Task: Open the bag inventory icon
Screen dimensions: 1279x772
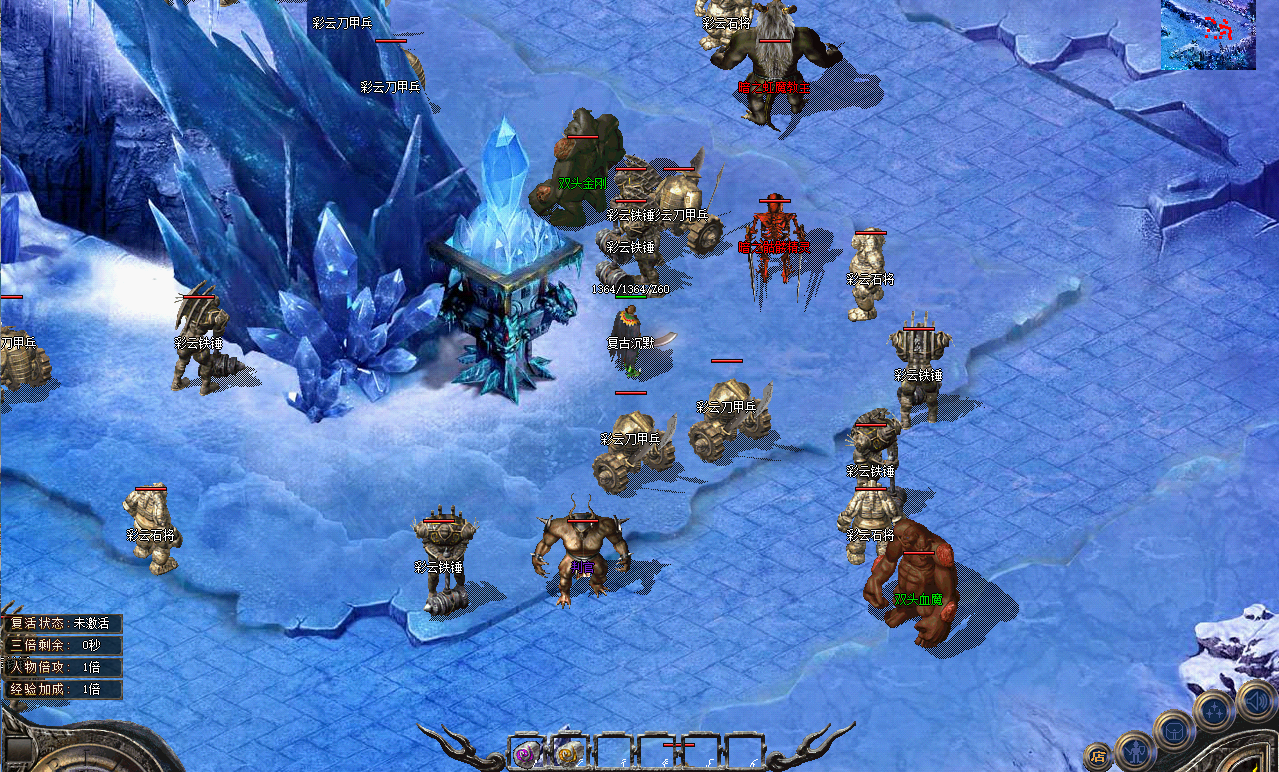Action: point(1173,730)
